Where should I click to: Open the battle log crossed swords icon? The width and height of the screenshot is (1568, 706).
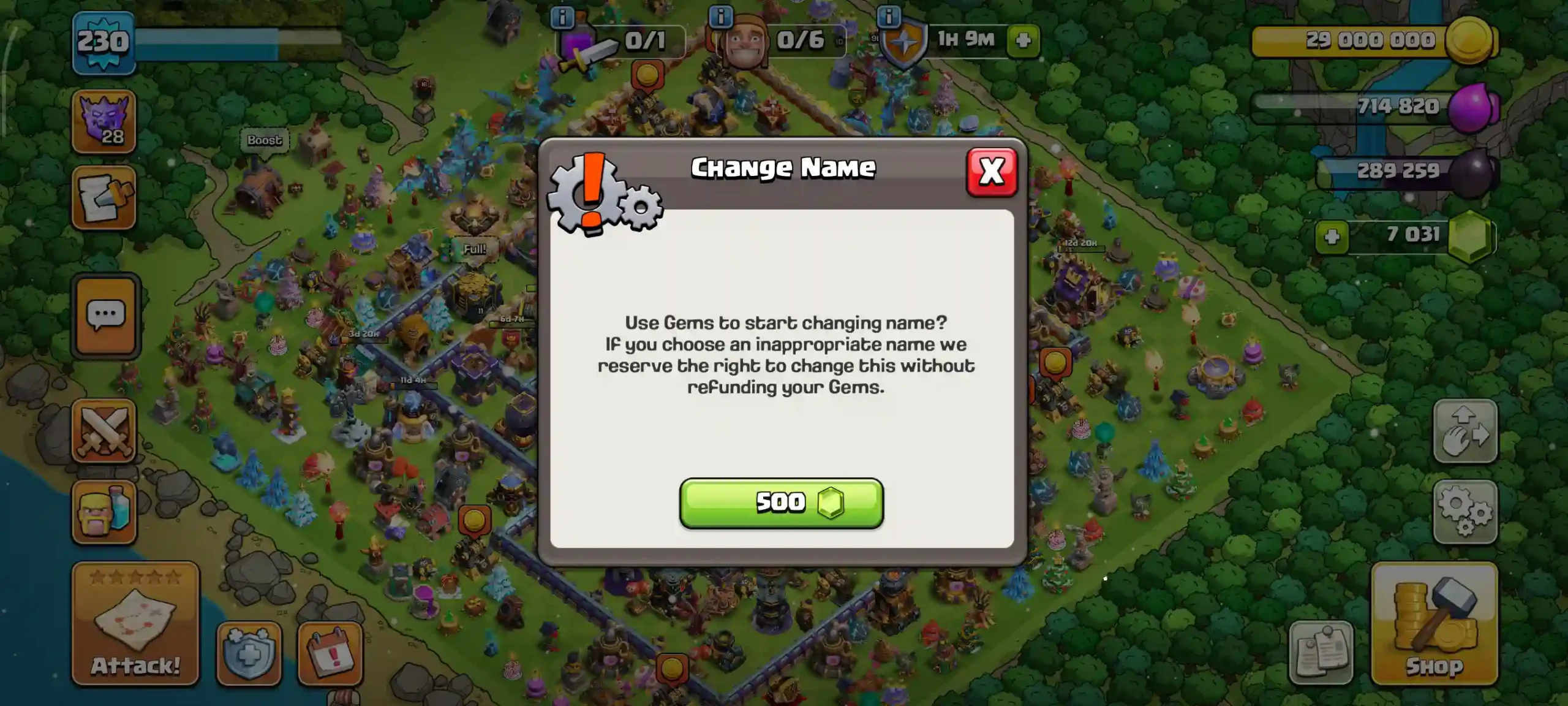(105, 429)
